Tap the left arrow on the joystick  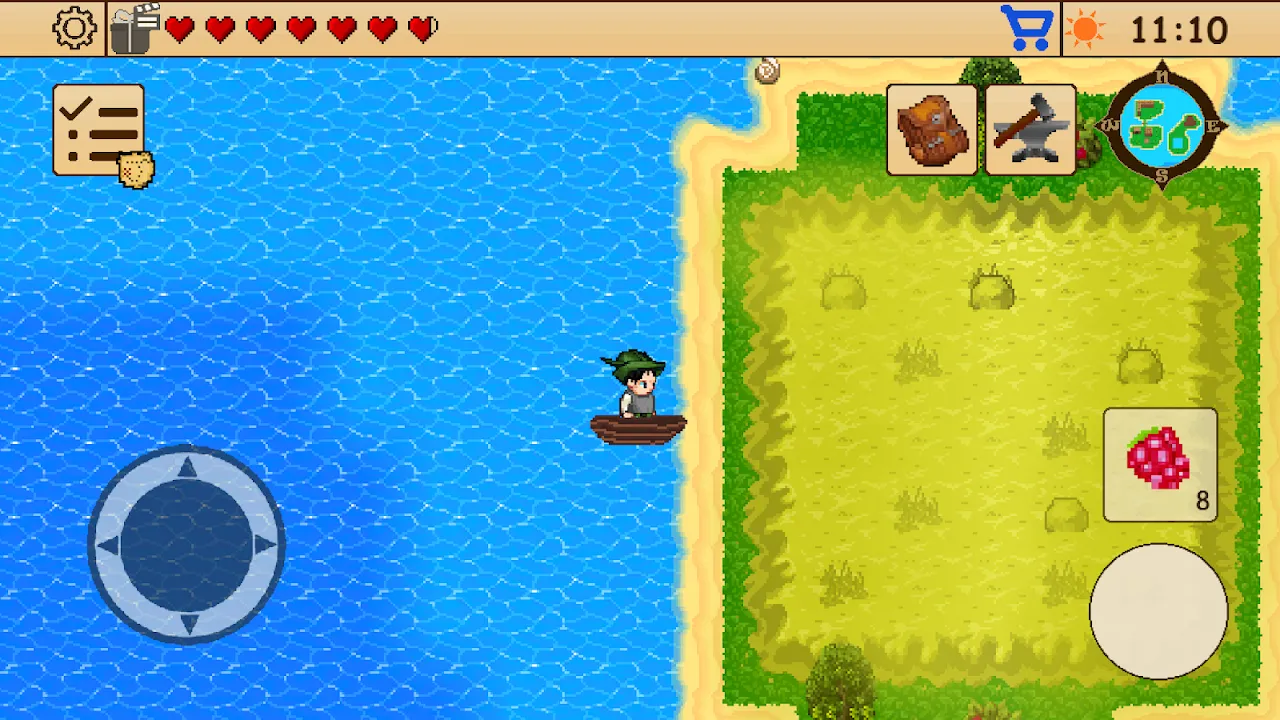coord(110,544)
